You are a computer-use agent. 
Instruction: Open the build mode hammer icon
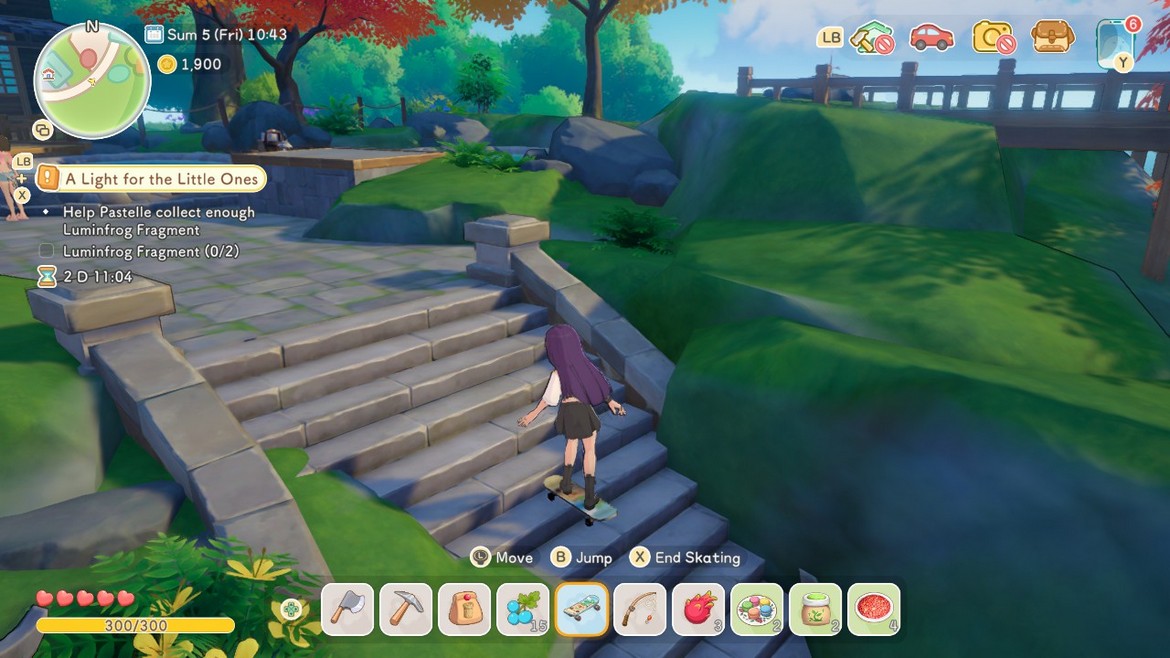(870, 39)
